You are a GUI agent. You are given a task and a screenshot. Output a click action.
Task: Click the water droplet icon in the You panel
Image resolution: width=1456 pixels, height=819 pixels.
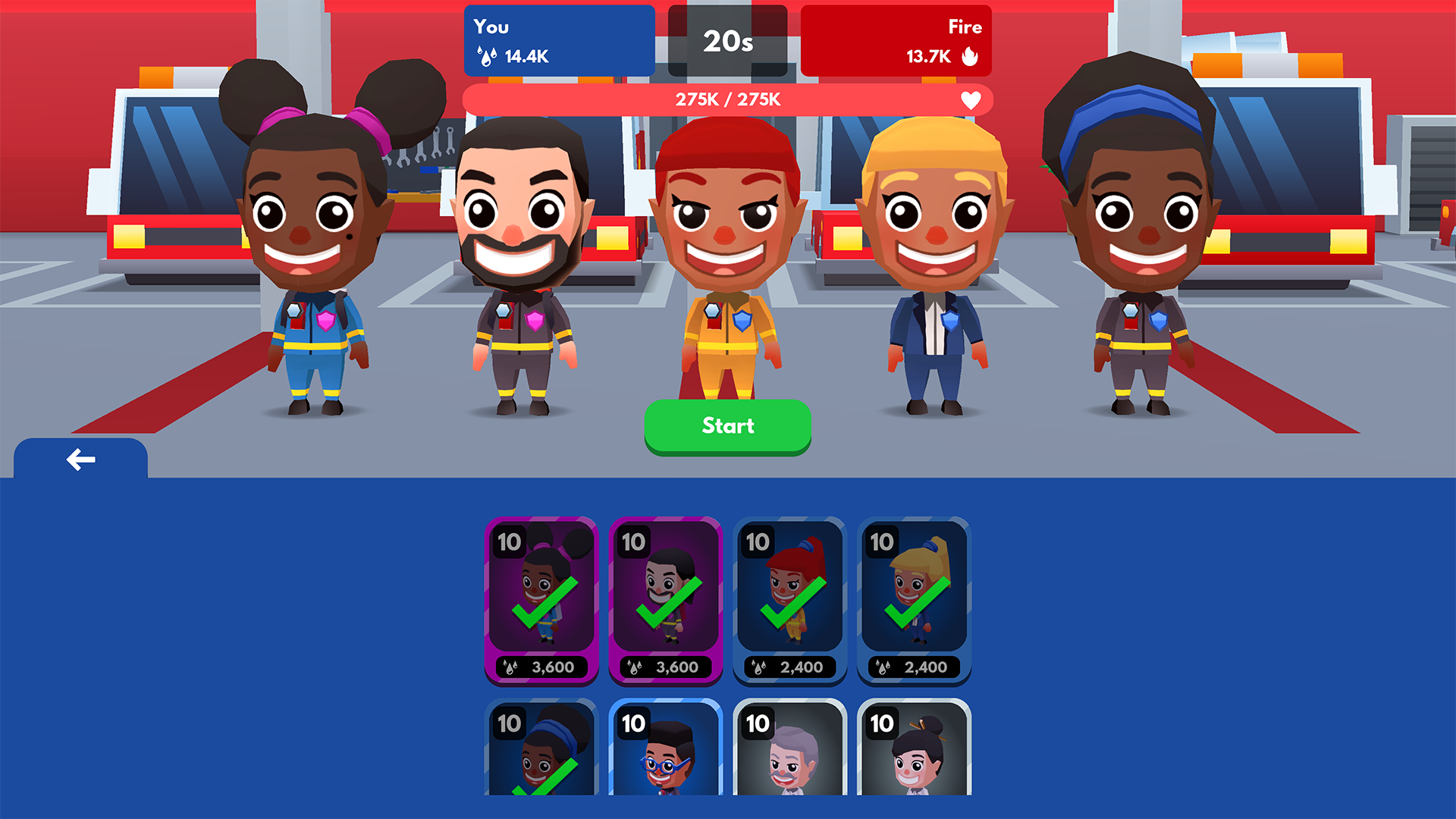point(487,55)
